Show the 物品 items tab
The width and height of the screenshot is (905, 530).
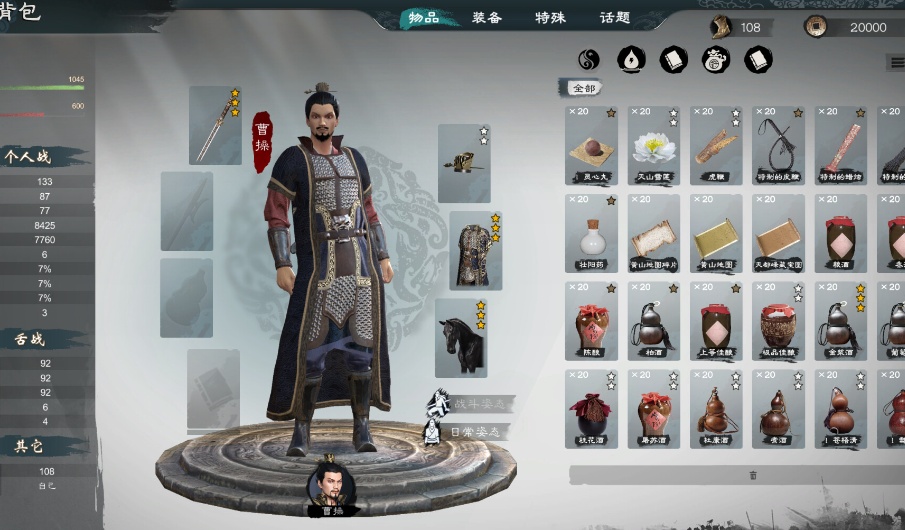424,18
